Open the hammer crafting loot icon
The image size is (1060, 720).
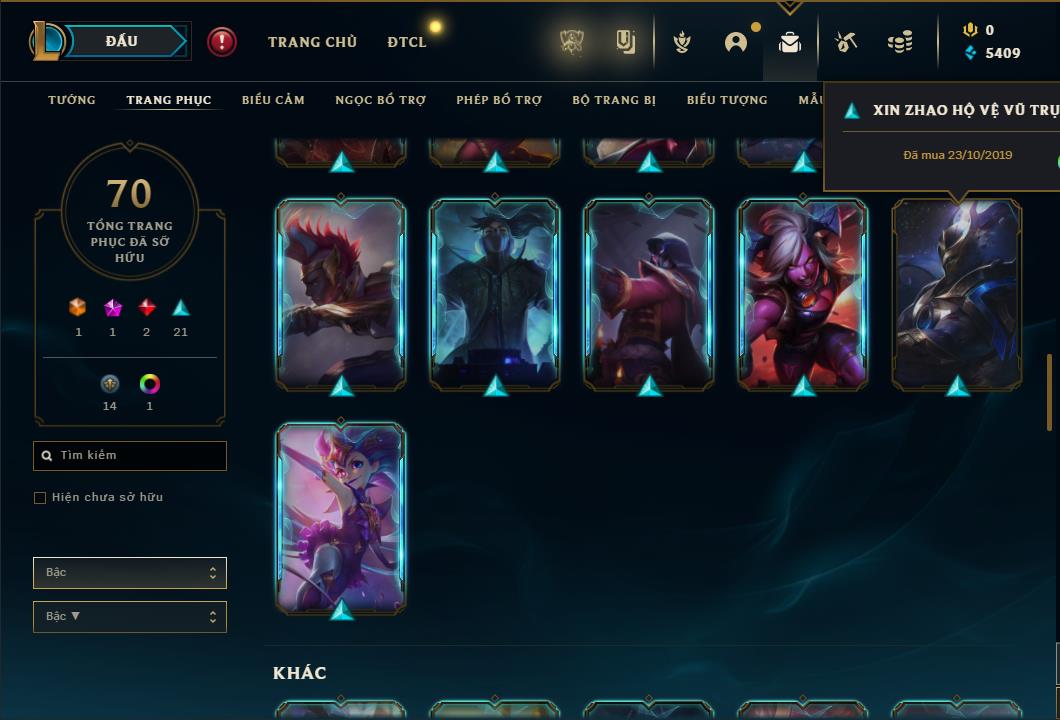click(846, 42)
